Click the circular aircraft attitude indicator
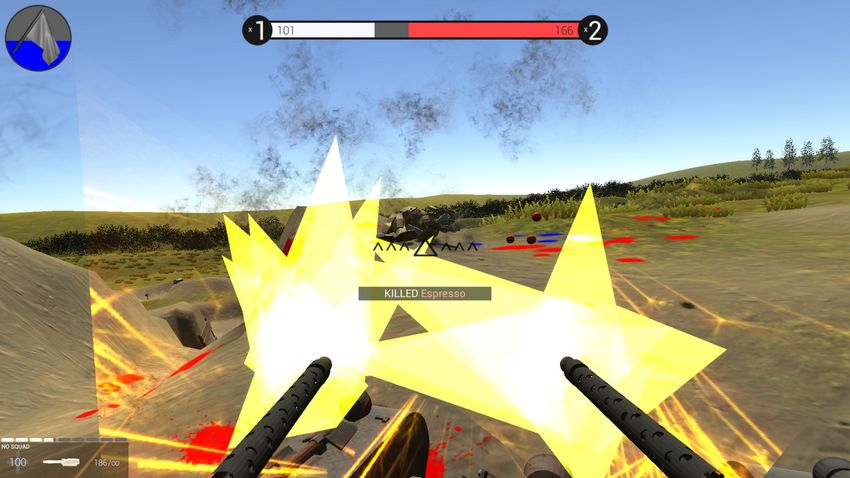Viewport: 850px width, 478px height. 38,38
